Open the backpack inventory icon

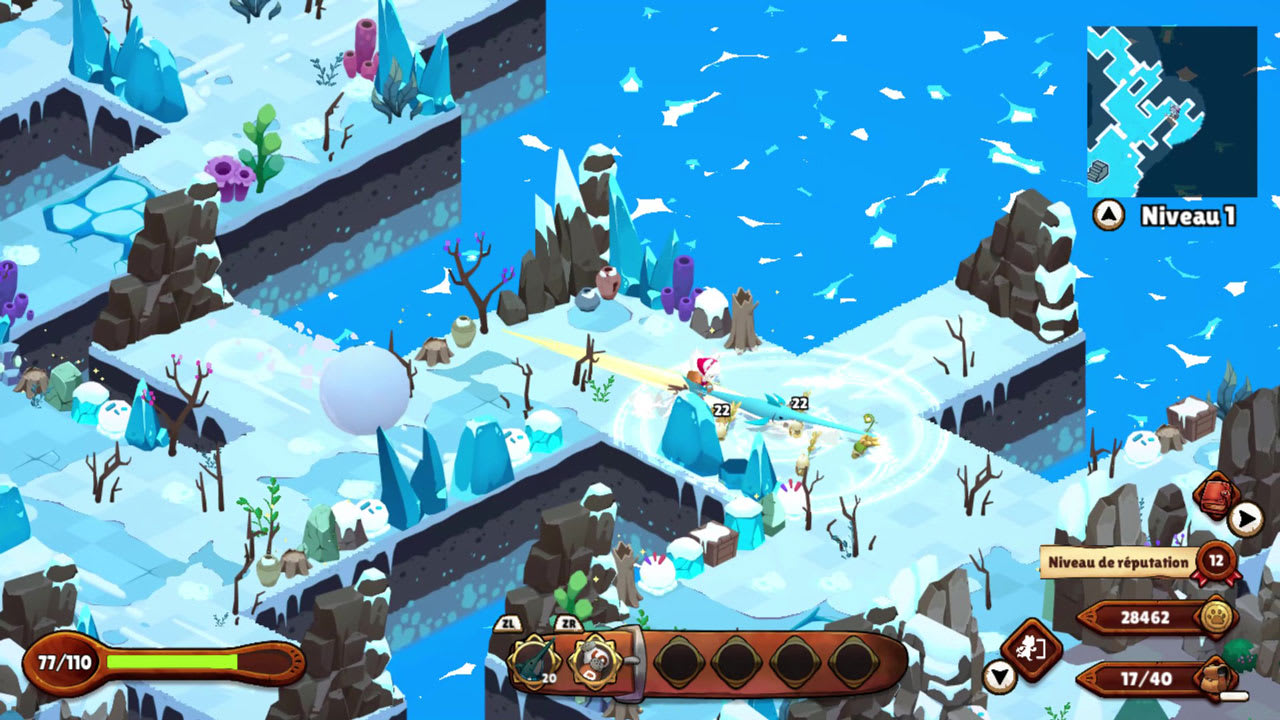pyautogui.click(x=1215, y=679)
